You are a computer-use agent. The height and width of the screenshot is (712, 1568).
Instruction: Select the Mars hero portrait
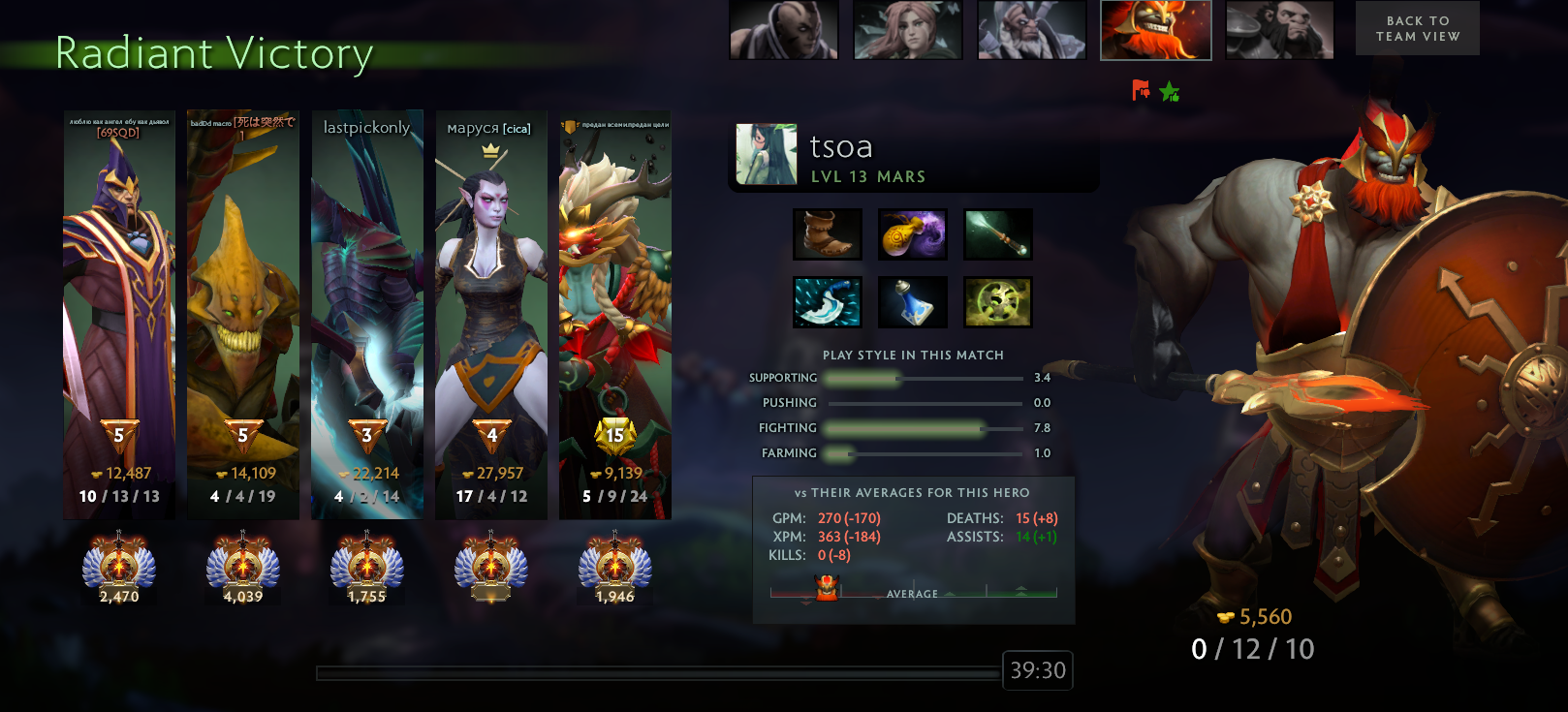[x=1155, y=30]
